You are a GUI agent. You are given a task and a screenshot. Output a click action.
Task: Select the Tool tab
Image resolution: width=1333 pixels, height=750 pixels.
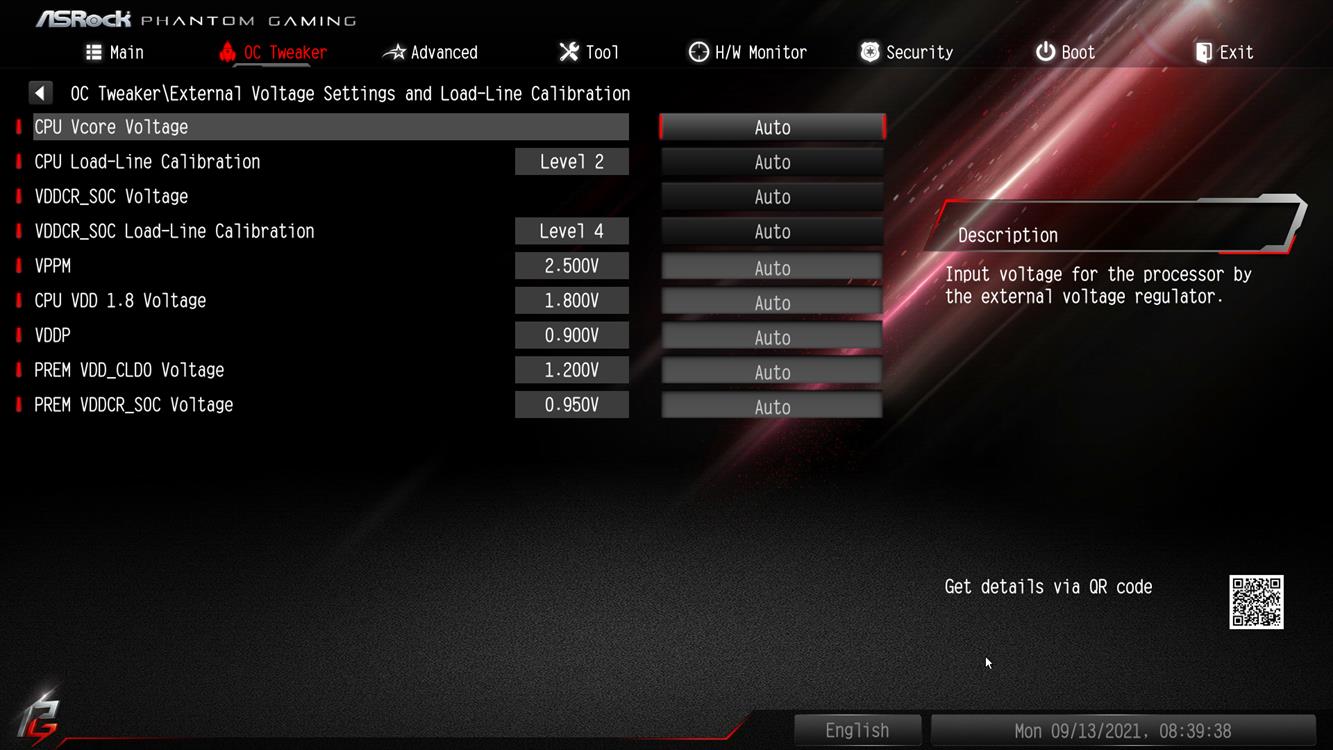(589, 52)
